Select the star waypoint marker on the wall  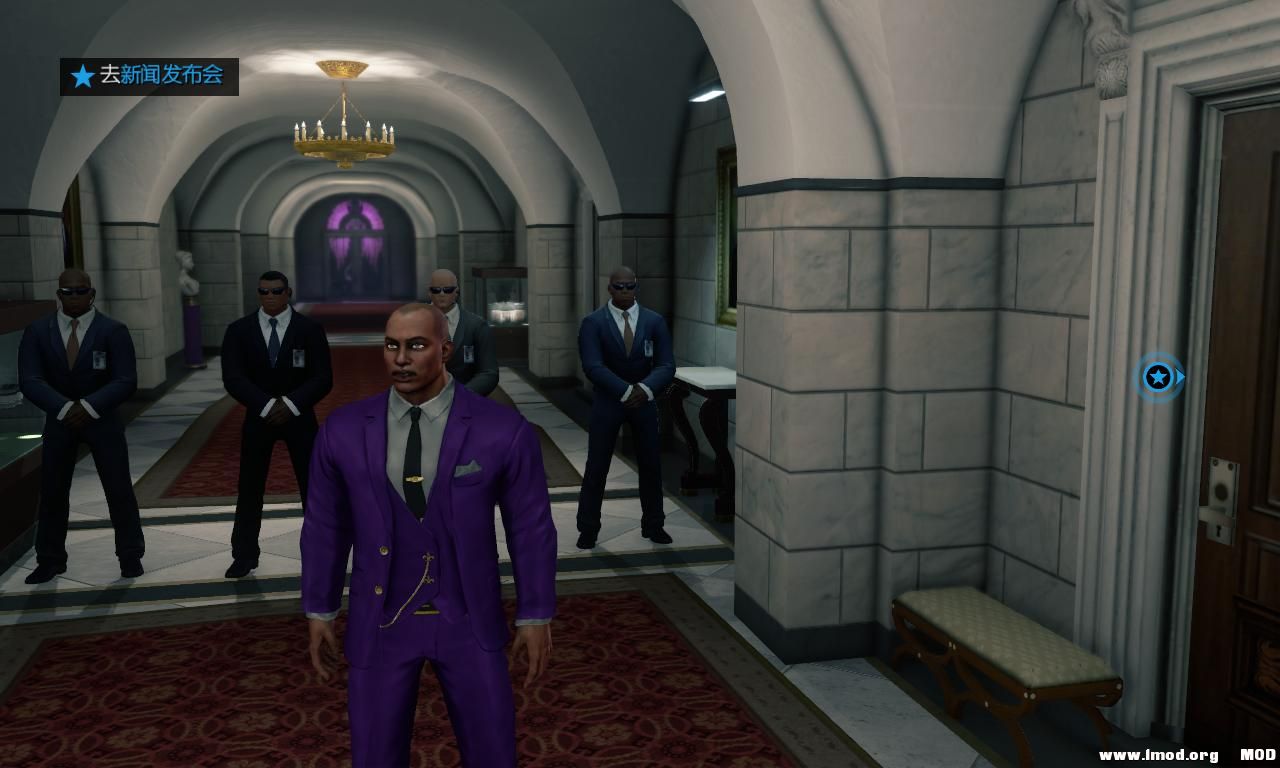coord(1158,377)
